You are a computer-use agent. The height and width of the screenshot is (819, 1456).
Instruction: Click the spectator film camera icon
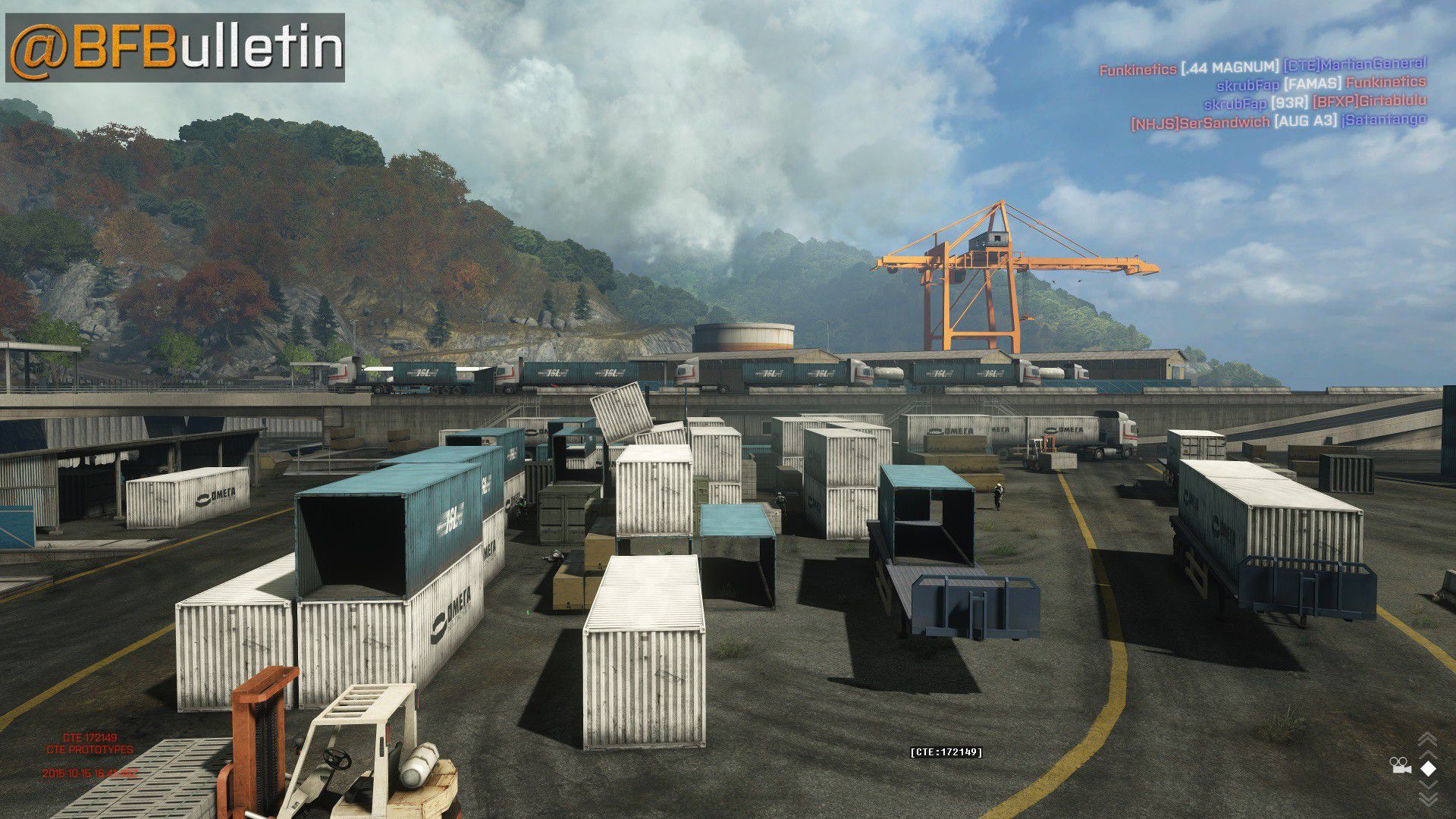1400,767
